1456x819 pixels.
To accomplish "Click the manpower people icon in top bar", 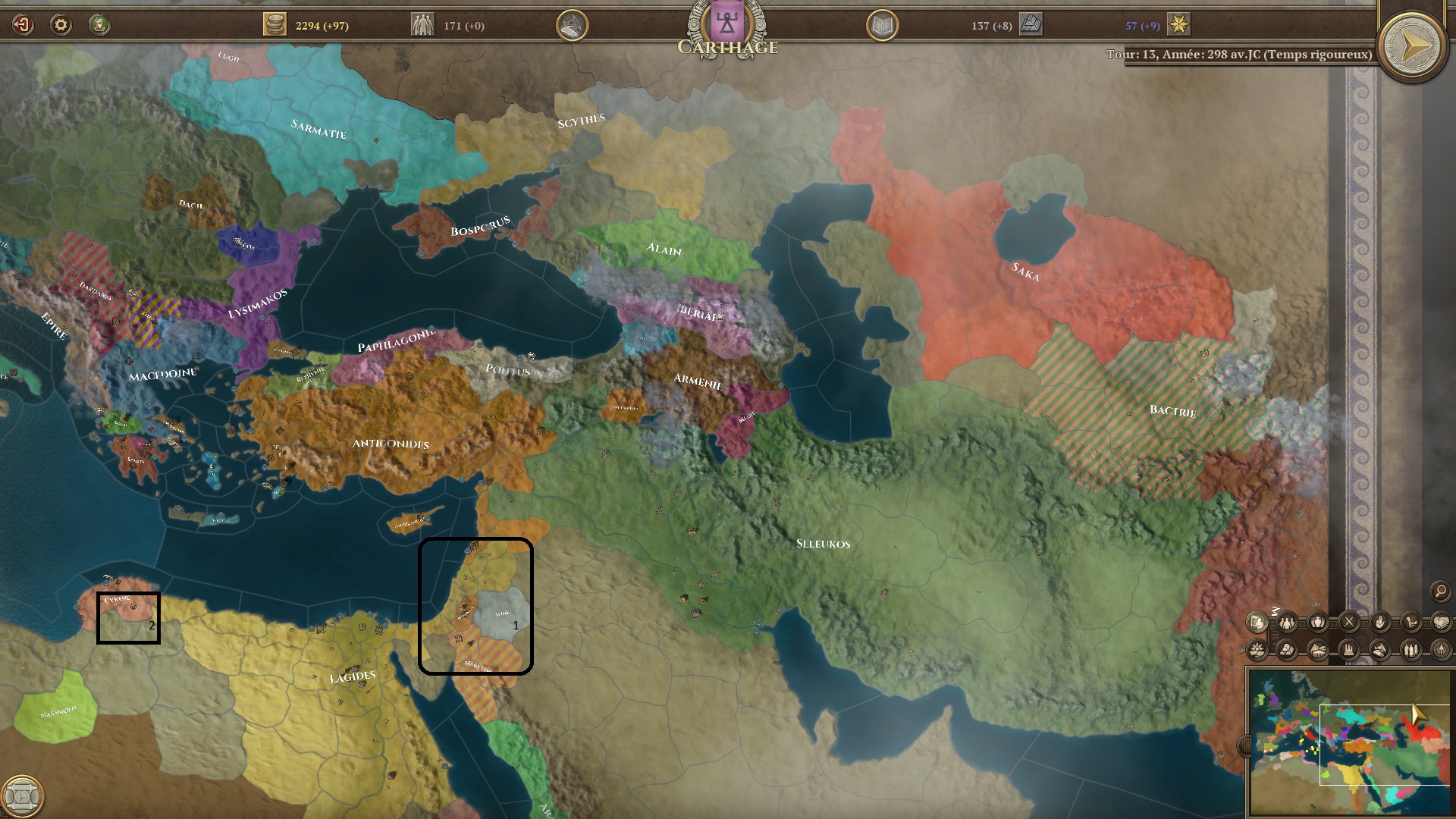I will [422, 25].
